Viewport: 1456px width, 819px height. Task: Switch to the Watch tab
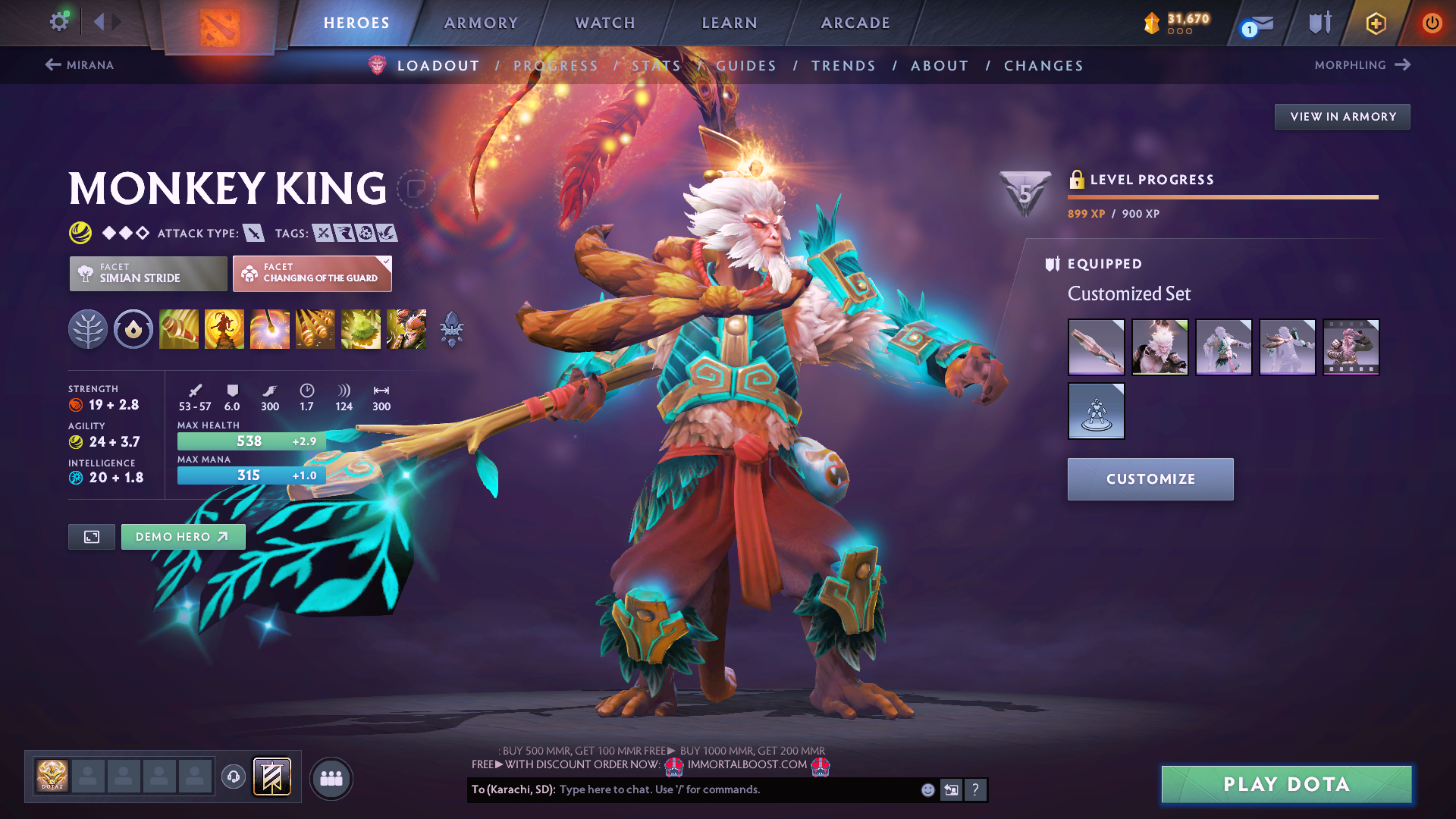click(605, 23)
